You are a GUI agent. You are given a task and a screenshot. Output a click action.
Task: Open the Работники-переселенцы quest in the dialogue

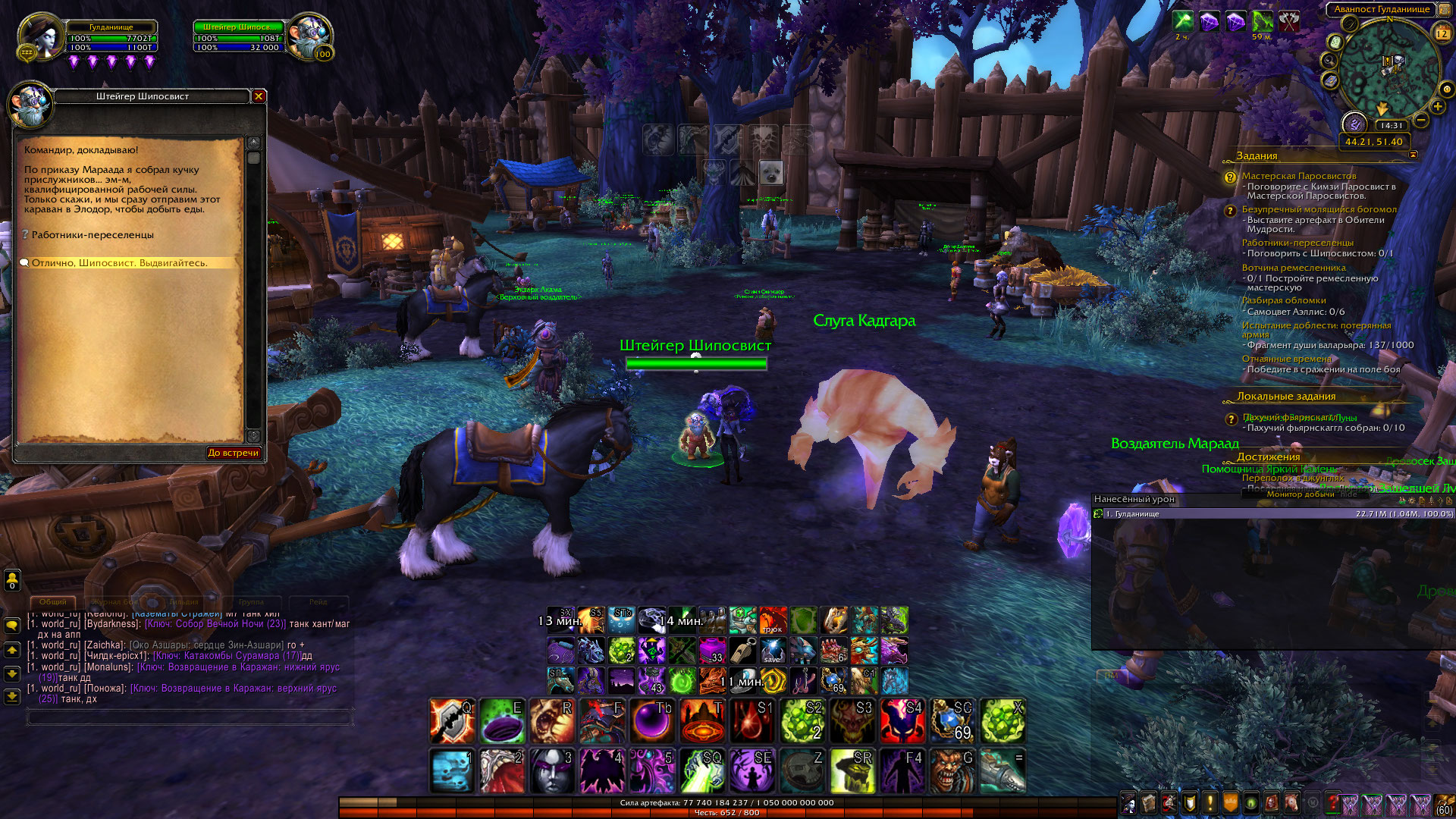[93, 235]
